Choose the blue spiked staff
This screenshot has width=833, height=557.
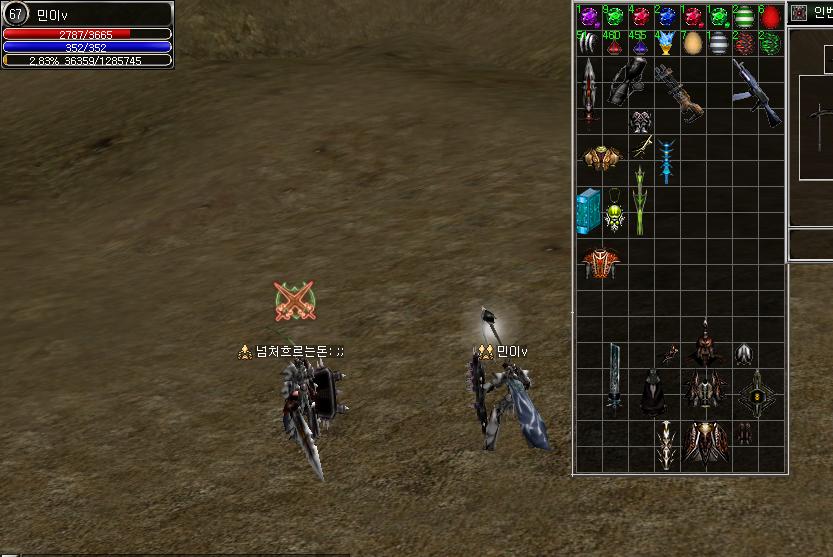[665, 160]
